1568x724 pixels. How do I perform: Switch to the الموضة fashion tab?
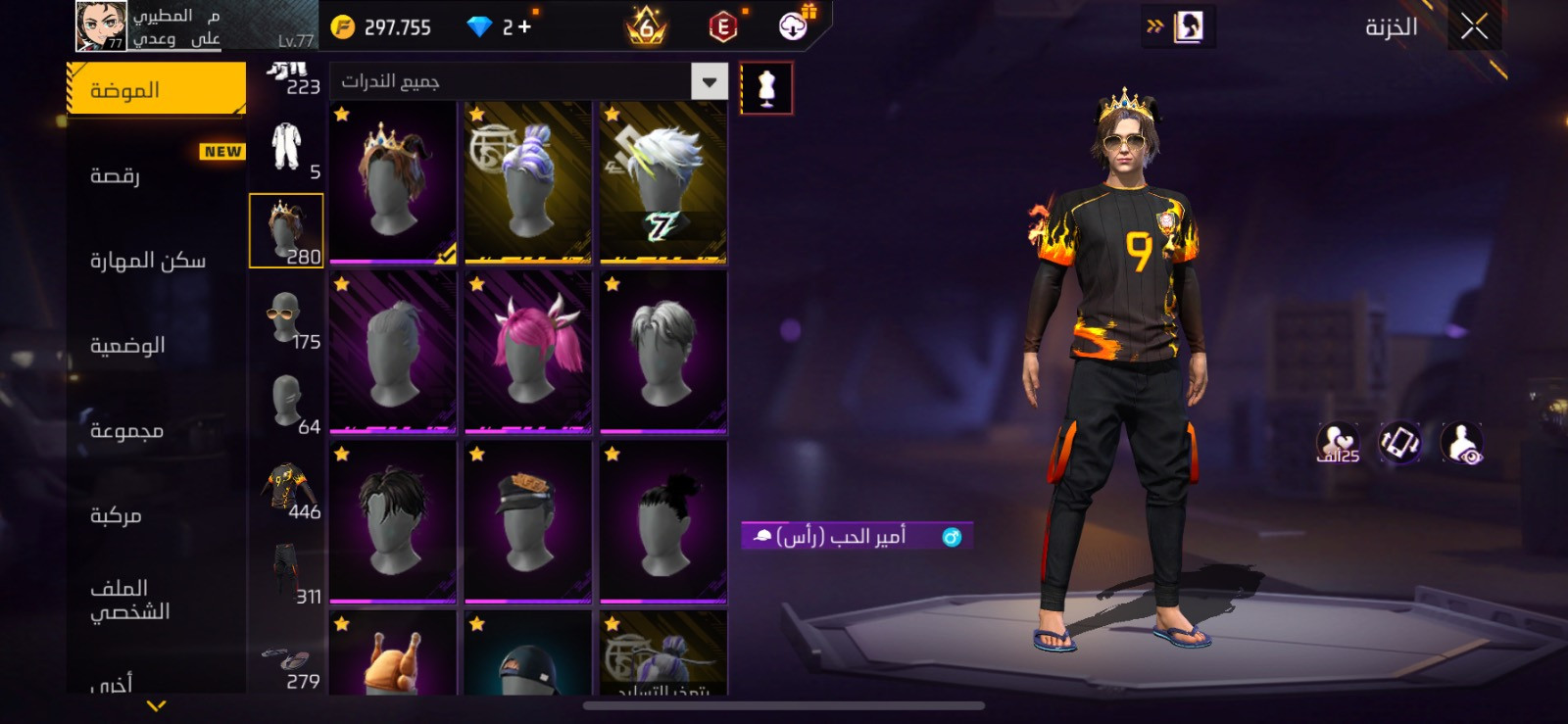(x=156, y=89)
